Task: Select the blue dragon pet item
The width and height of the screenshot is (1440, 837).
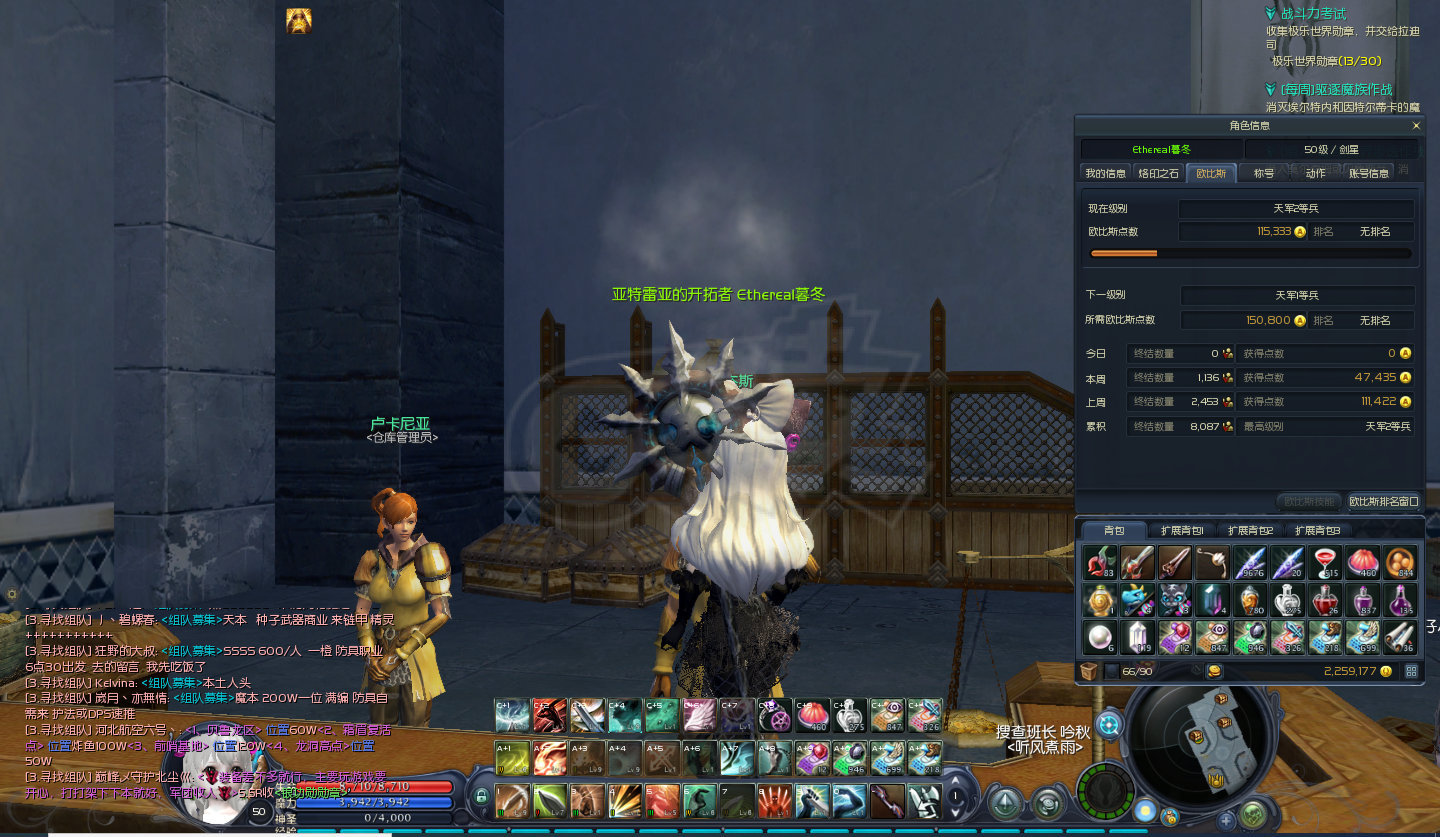Action: (x=1137, y=600)
